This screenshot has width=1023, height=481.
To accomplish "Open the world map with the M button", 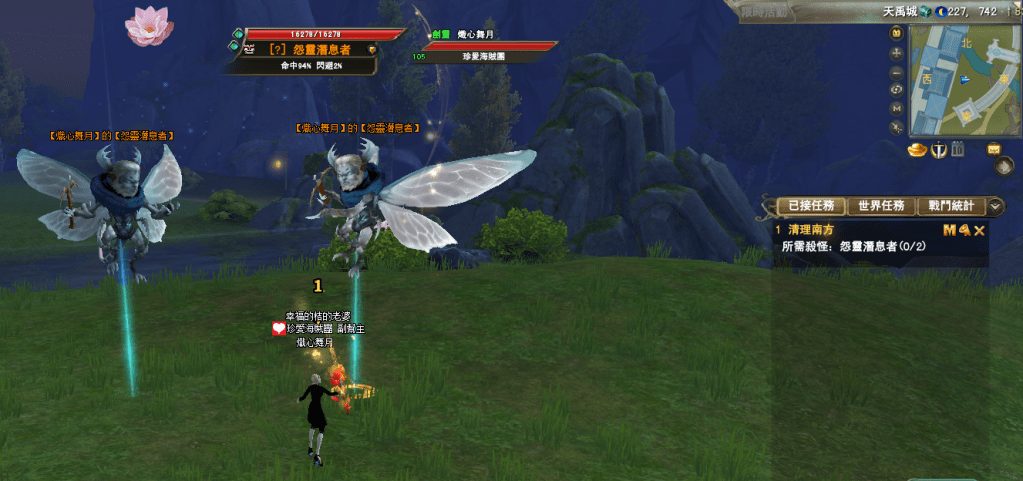I will 897,107.
